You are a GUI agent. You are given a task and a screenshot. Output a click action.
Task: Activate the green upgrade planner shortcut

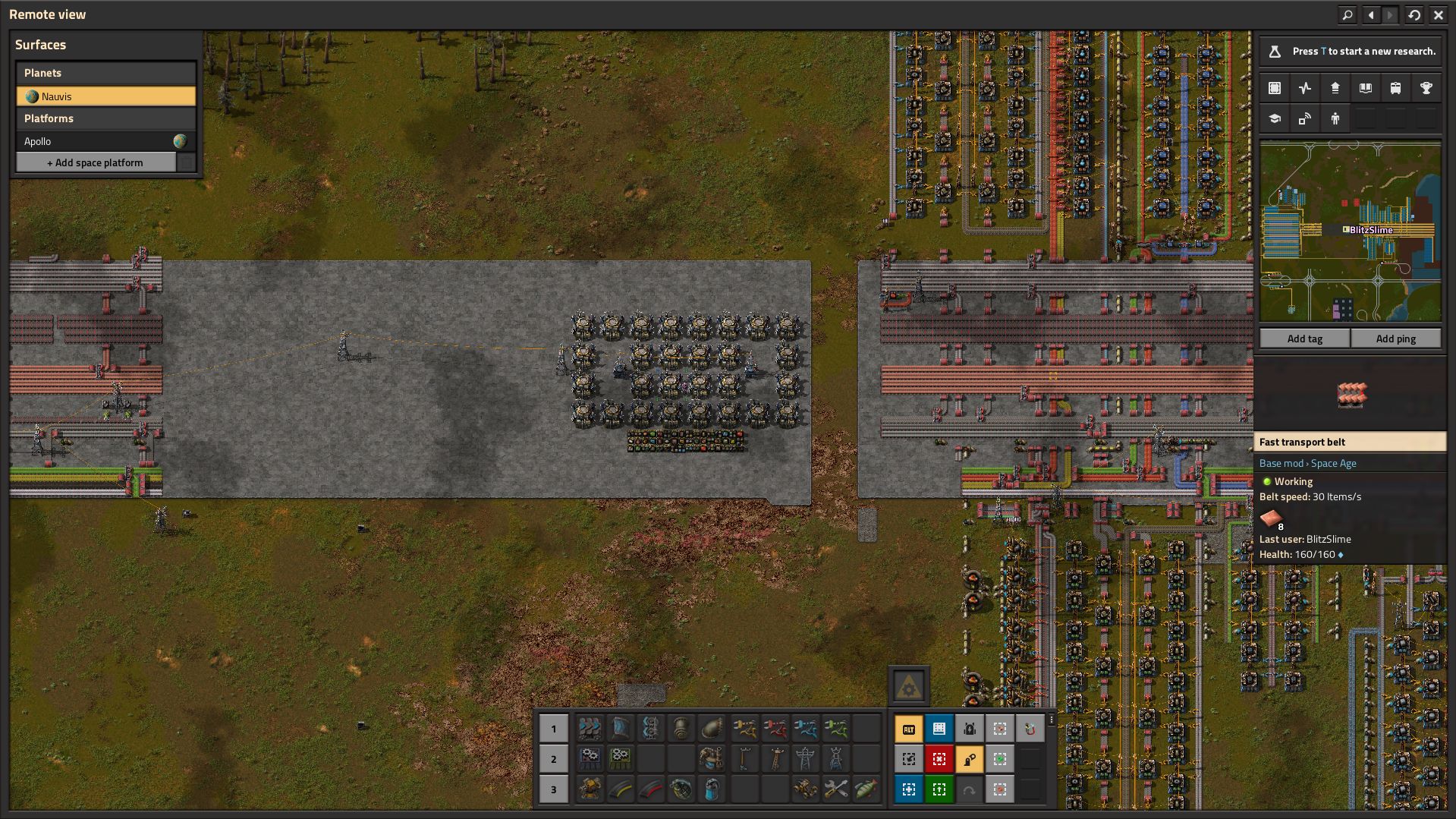[939, 789]
